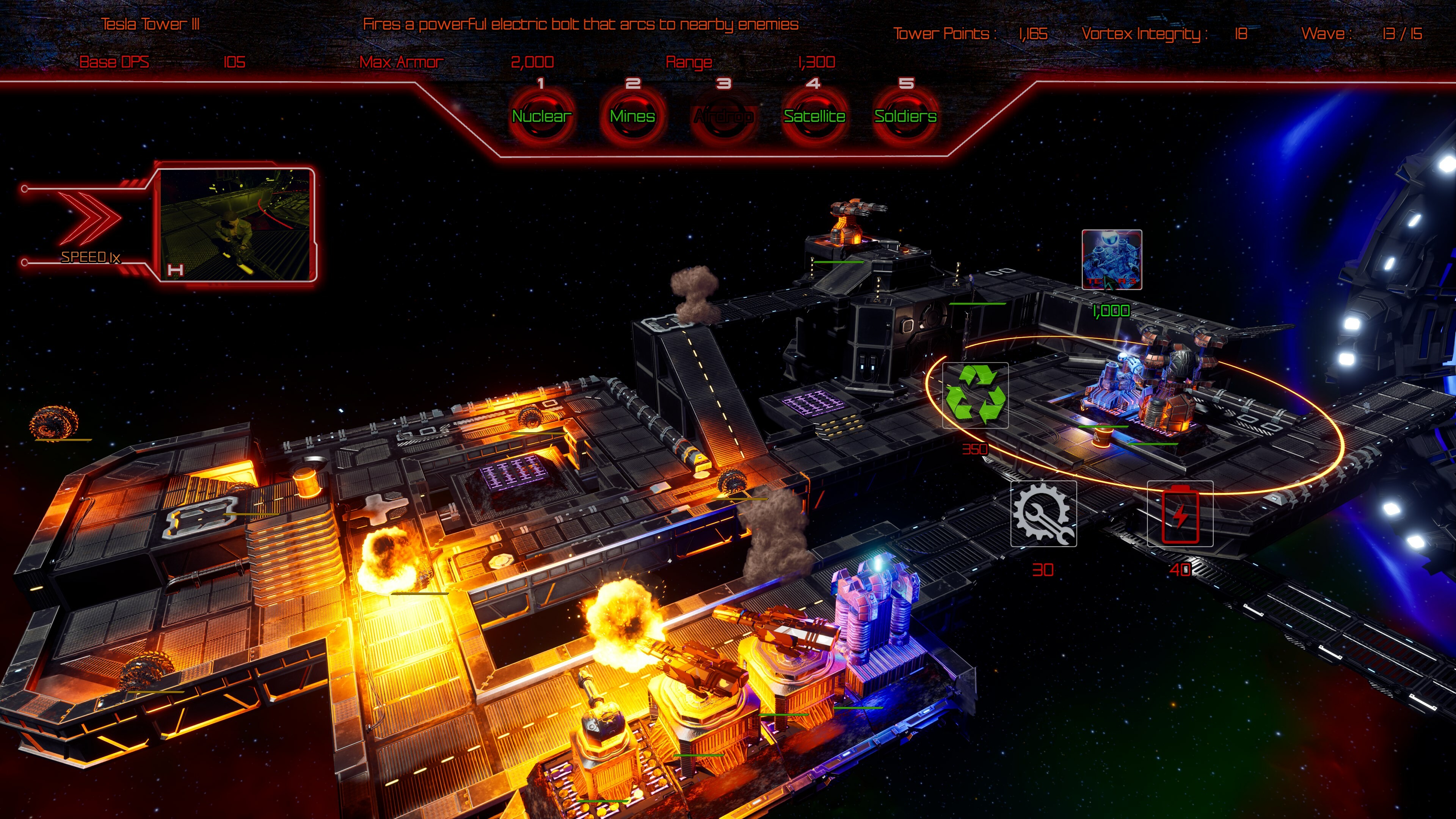Activate the Nuclear special ability

tap(541, 116)
